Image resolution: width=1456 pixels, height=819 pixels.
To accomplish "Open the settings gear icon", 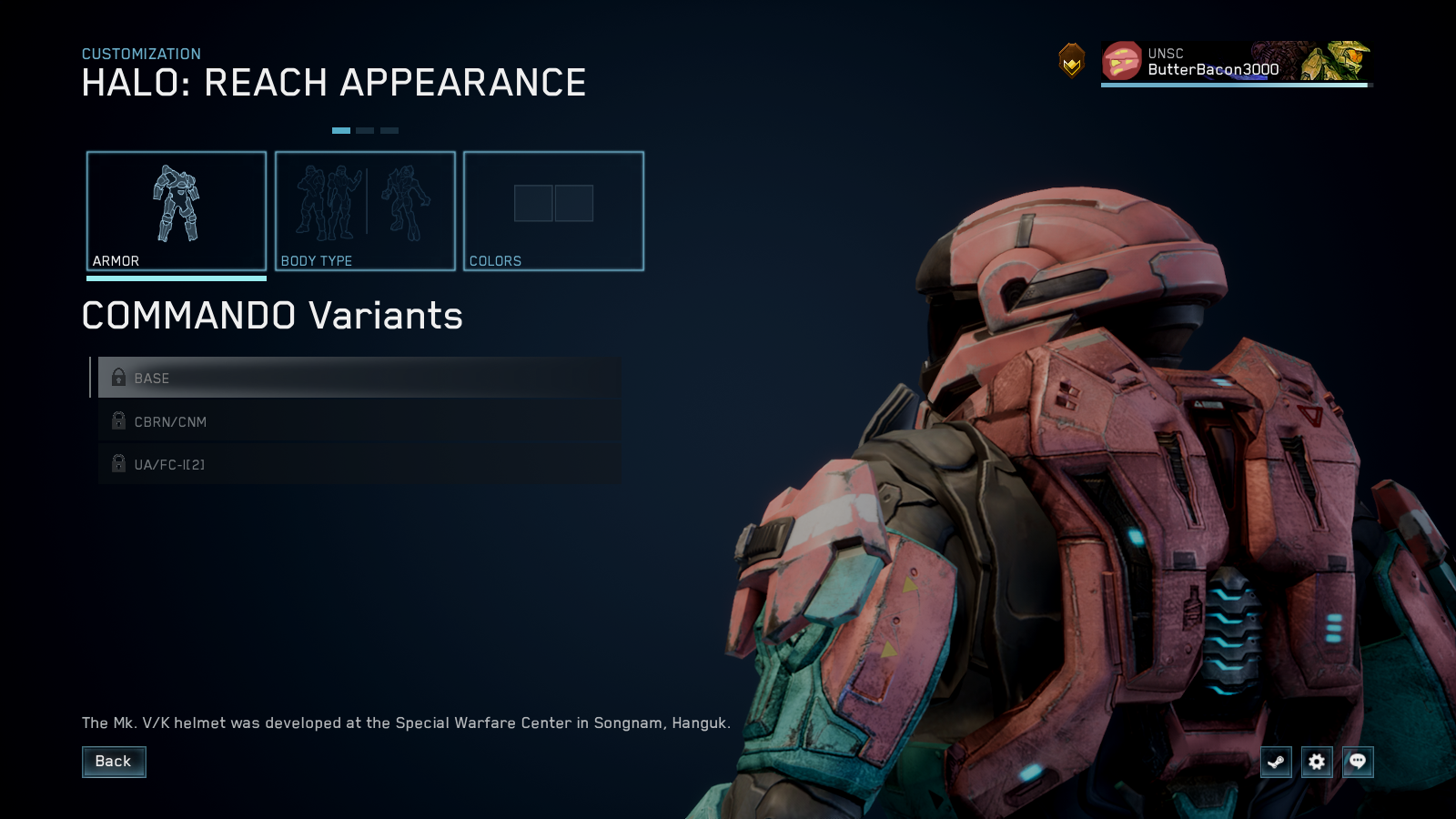I will pyautogui.click(x=1316, y=763).
